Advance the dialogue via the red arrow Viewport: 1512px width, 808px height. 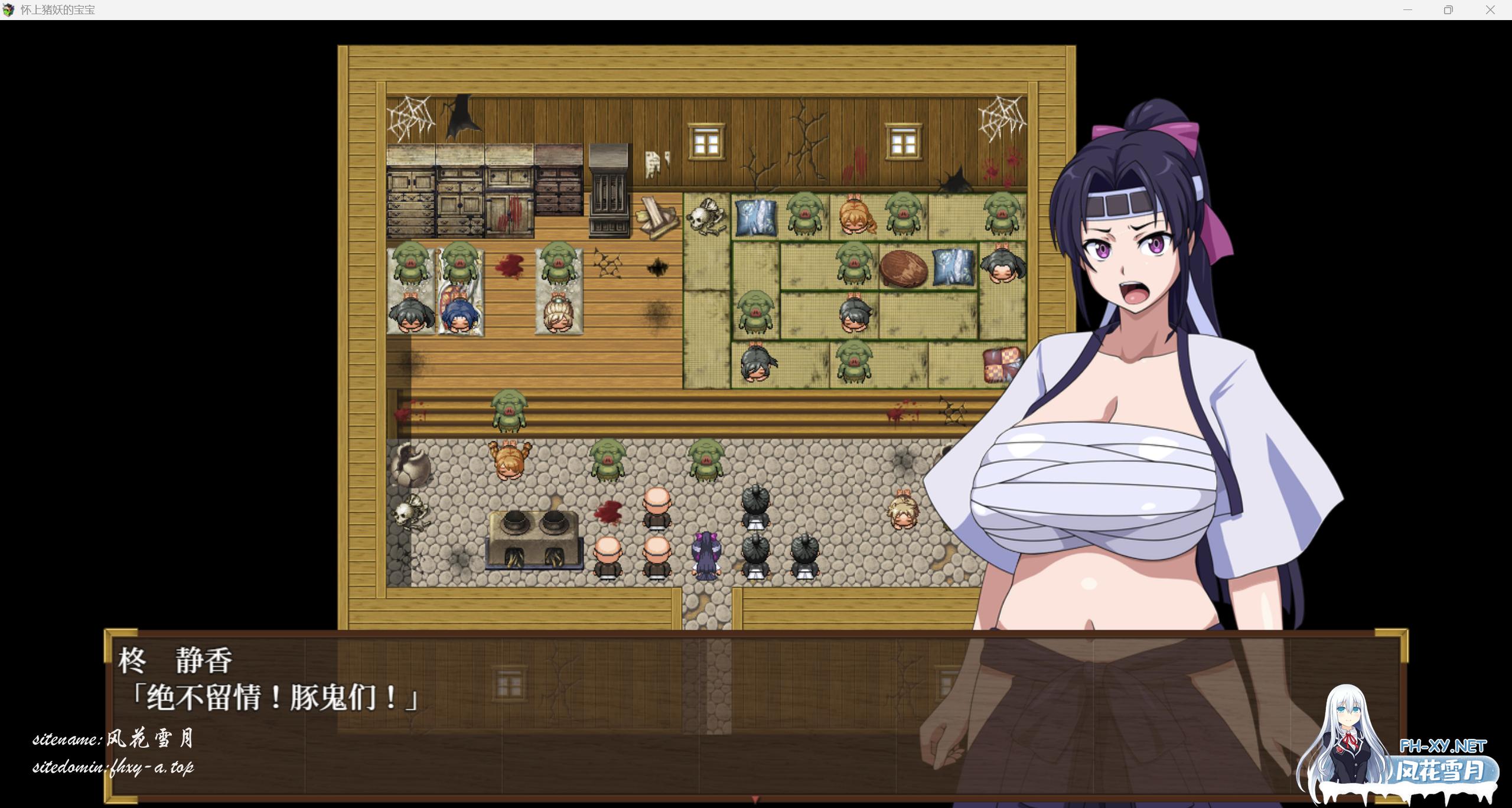pos(755,799)
